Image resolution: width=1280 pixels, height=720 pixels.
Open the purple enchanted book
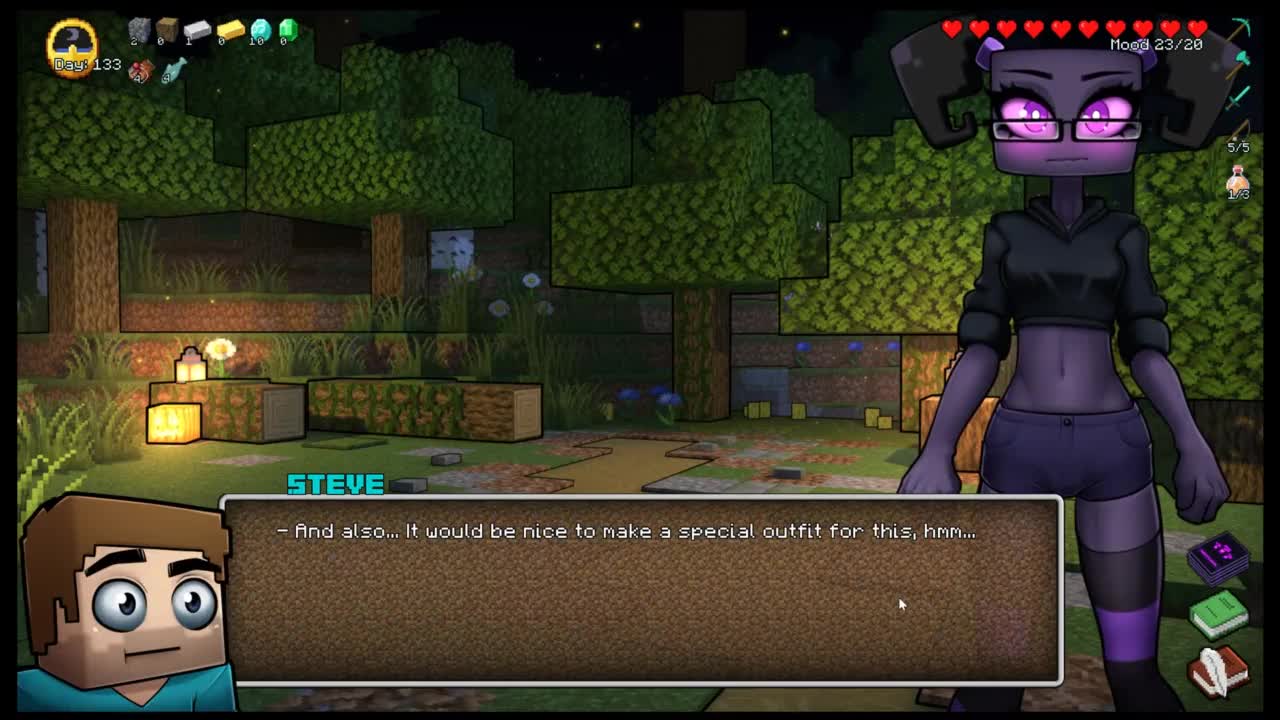coord(1219,557)
